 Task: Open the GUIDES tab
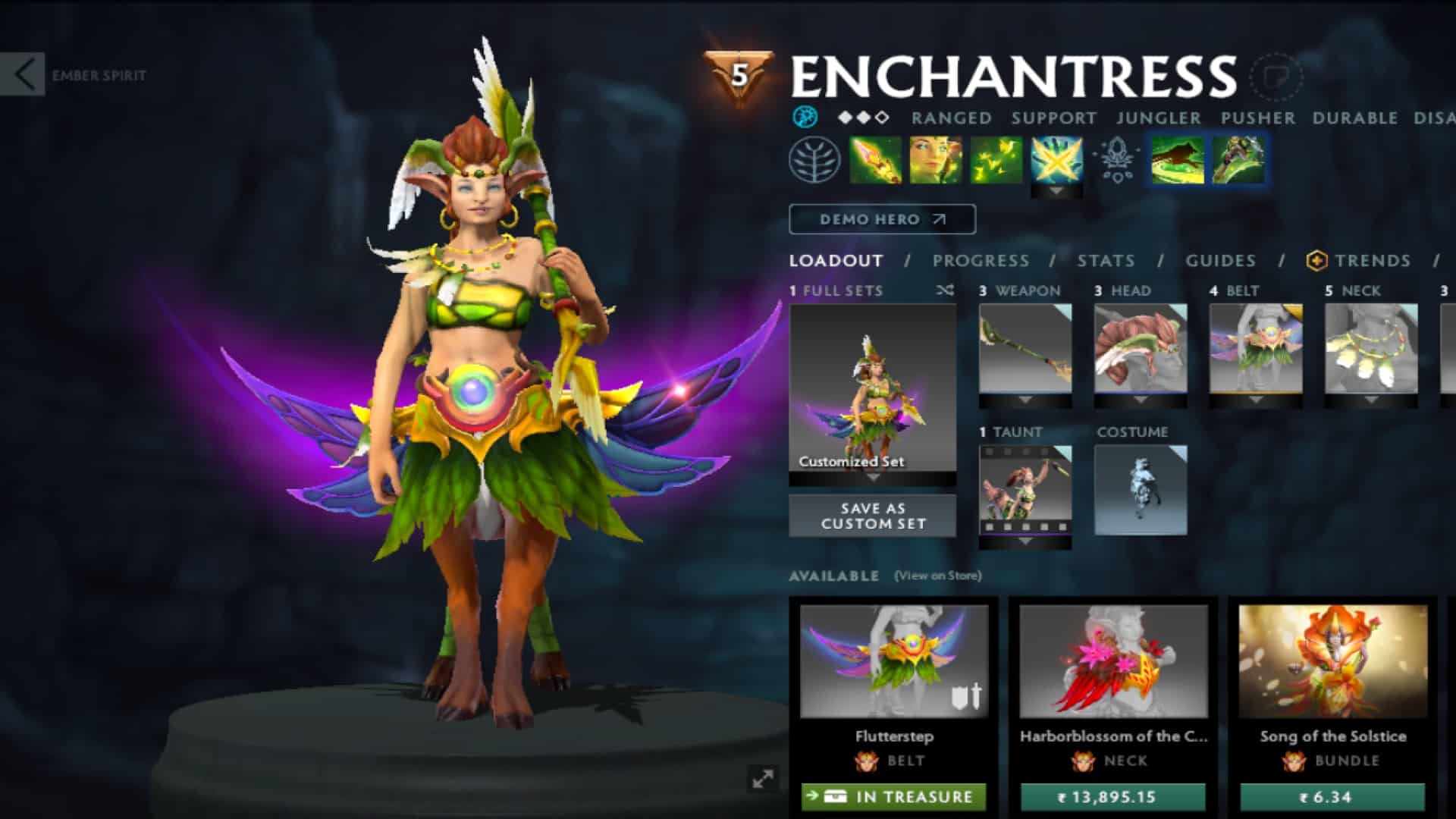pyautogui.click(x=1220, y=261)
